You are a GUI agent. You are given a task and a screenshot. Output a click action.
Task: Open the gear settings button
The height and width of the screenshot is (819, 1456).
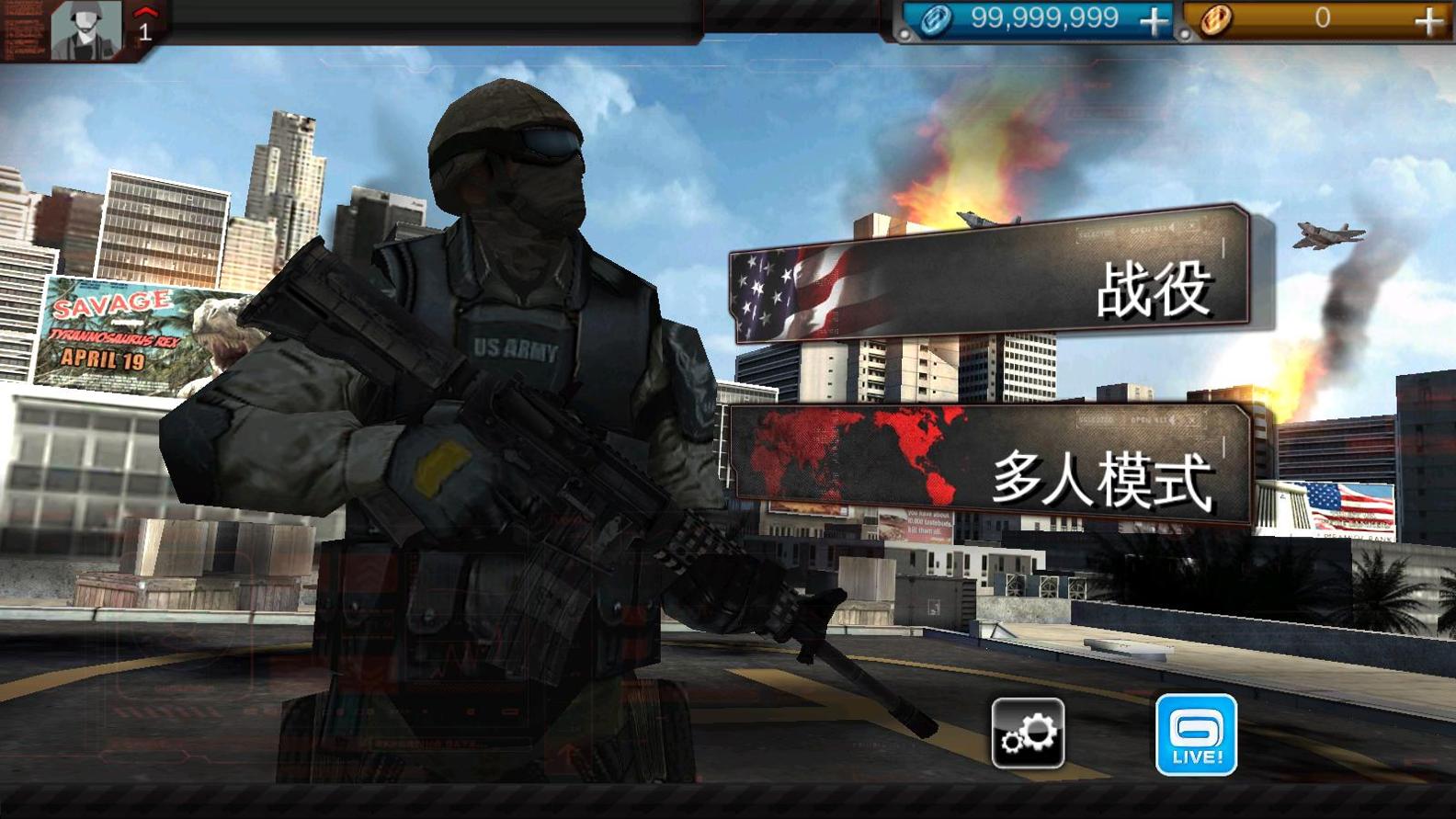point(1028,733)
